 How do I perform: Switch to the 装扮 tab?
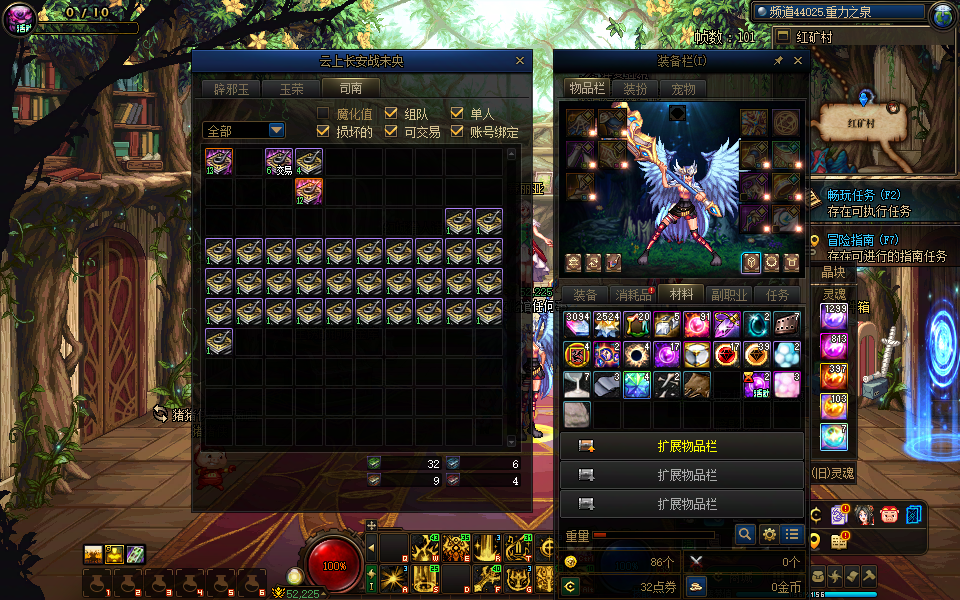pyautogui.click(x=635, y=88)
